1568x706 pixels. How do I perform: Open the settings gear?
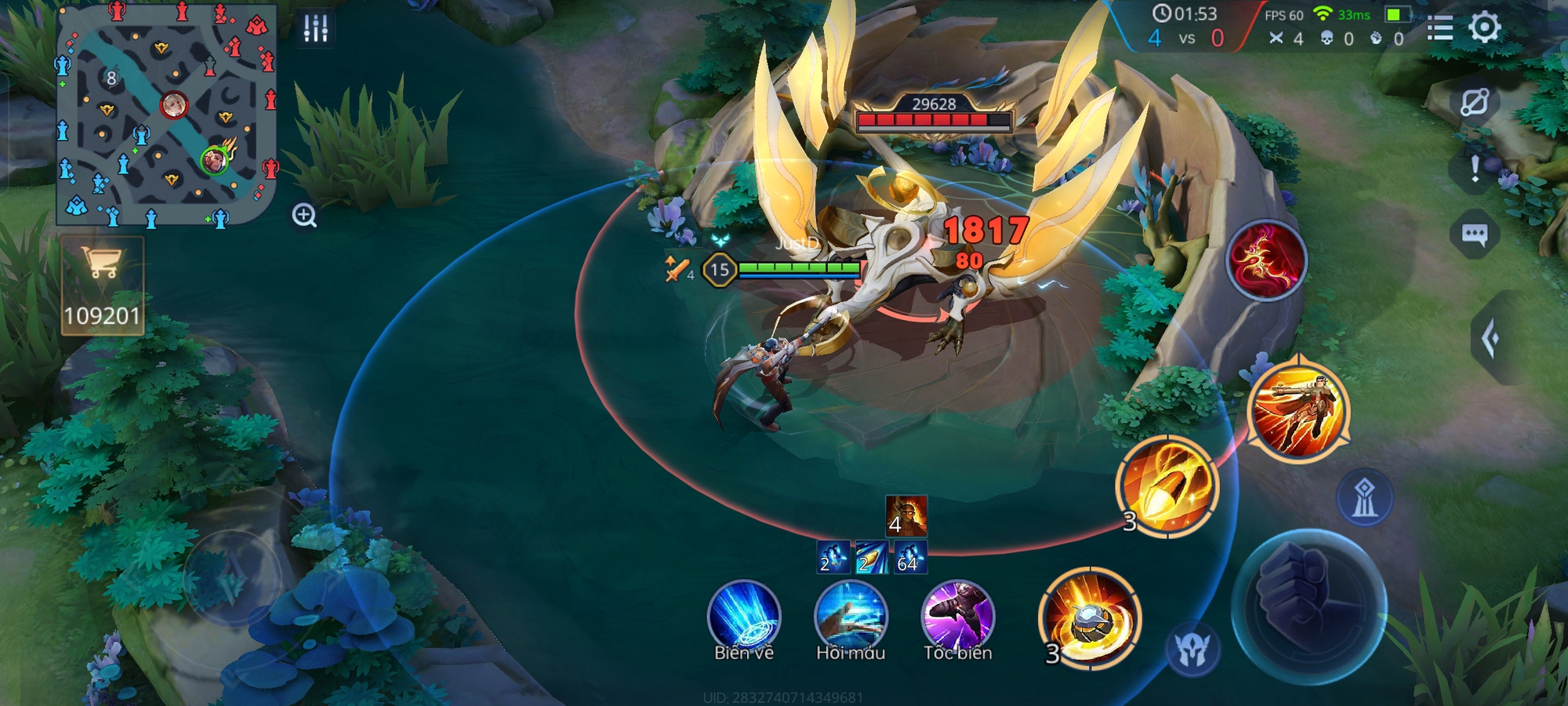pyautogui.click(x=1484, y=27)
